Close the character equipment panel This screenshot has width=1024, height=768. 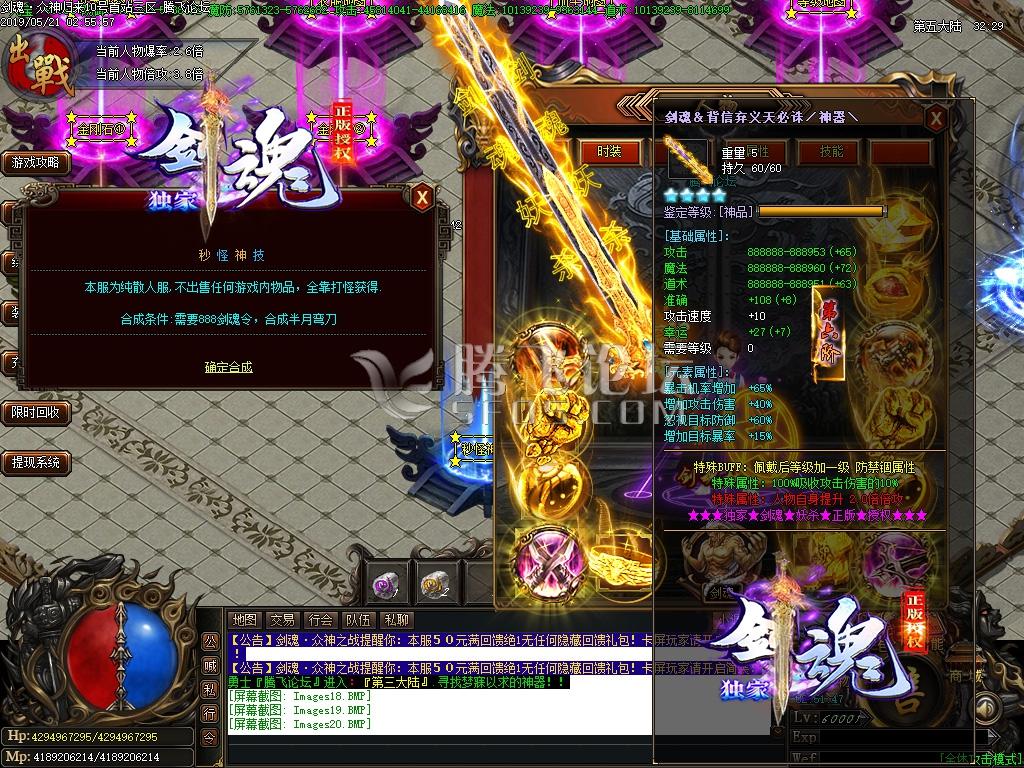936,119
